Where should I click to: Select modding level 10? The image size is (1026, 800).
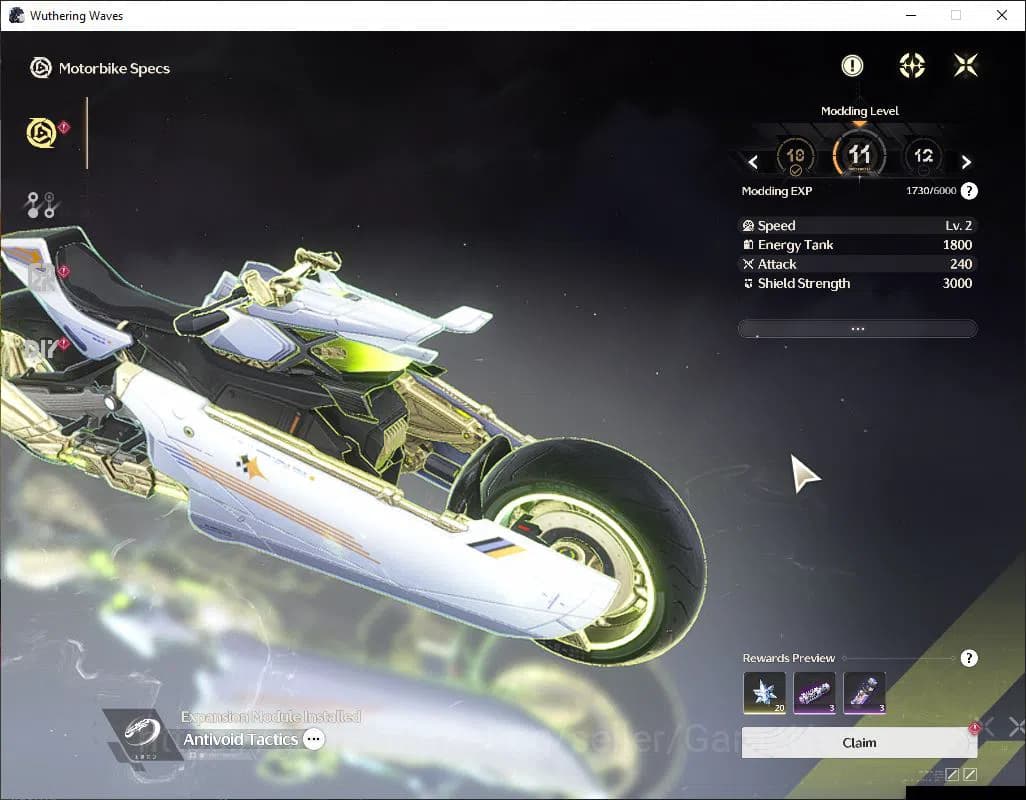tap(796, 156)
